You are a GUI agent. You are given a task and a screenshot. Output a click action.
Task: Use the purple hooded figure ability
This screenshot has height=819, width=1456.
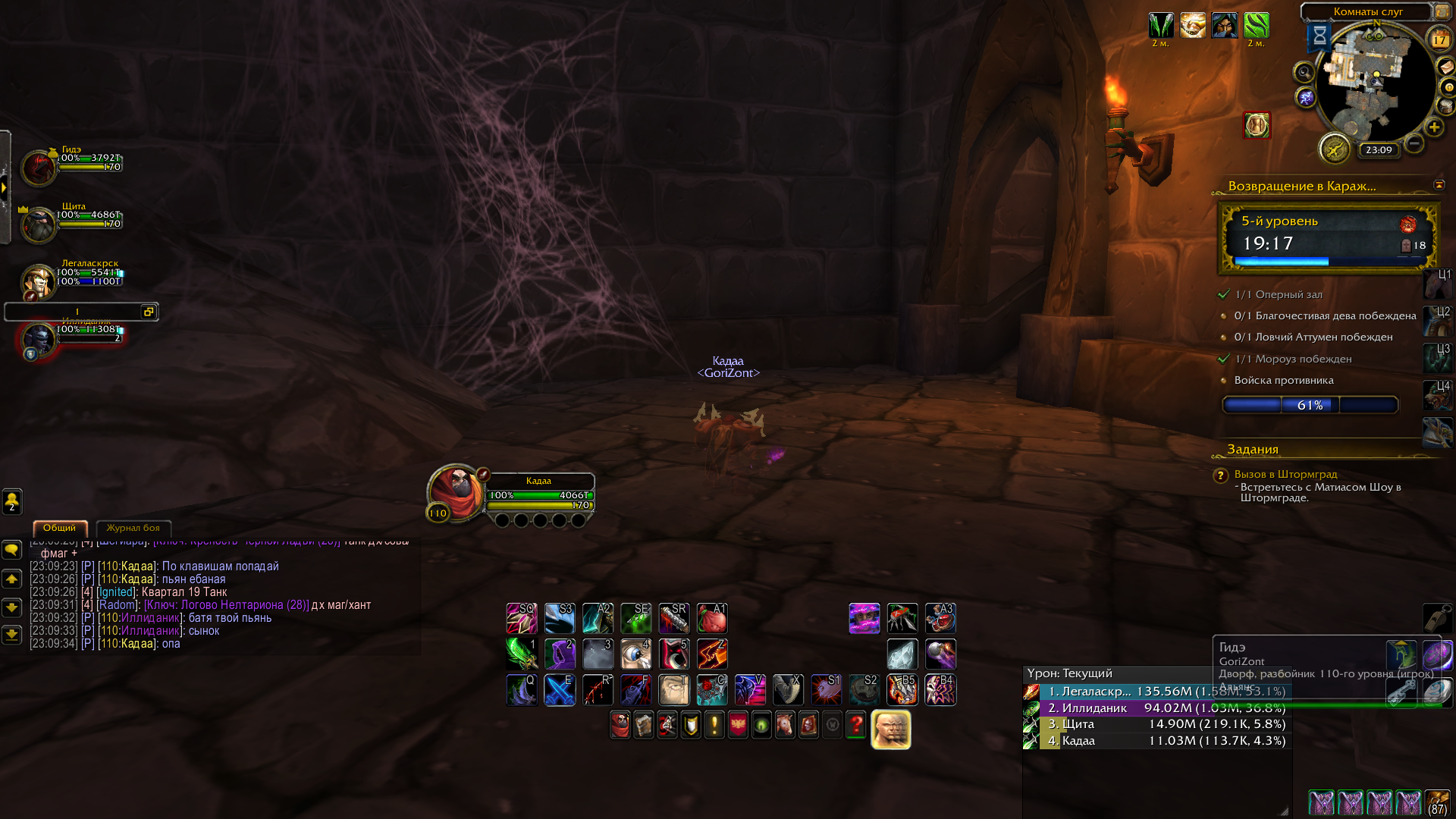click(x=560, y=654)
